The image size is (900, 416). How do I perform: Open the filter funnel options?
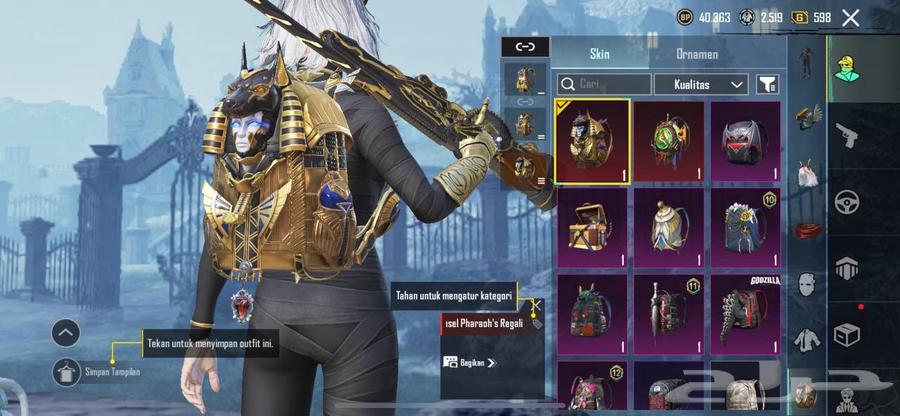[x=767, y=85]
